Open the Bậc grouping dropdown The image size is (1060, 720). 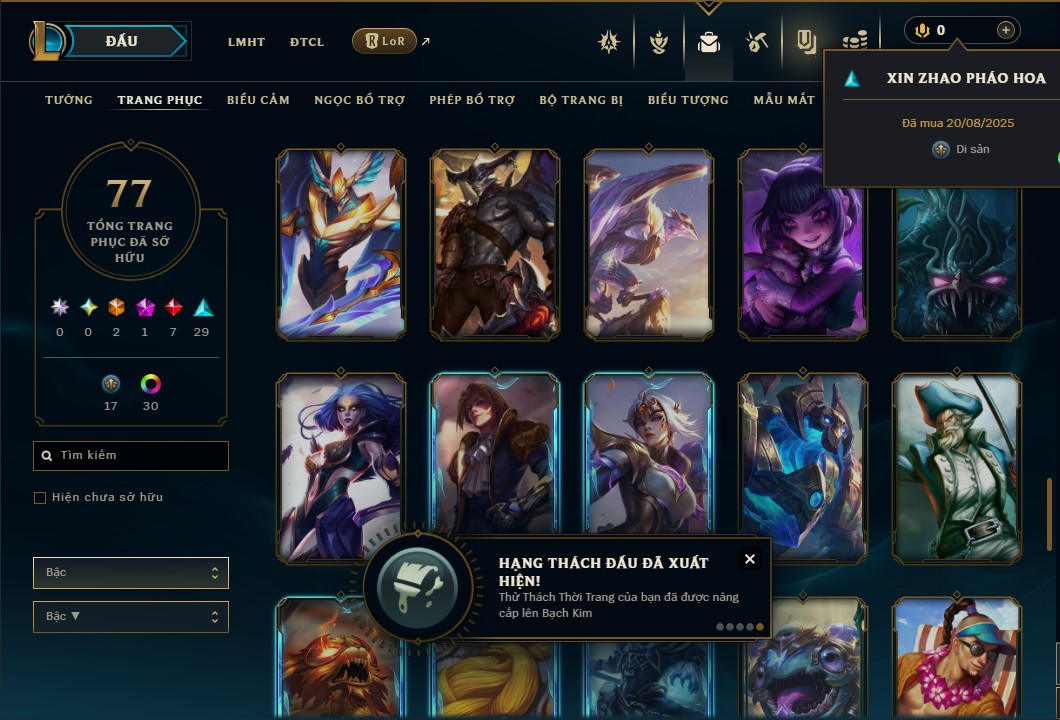click(131, 573)
